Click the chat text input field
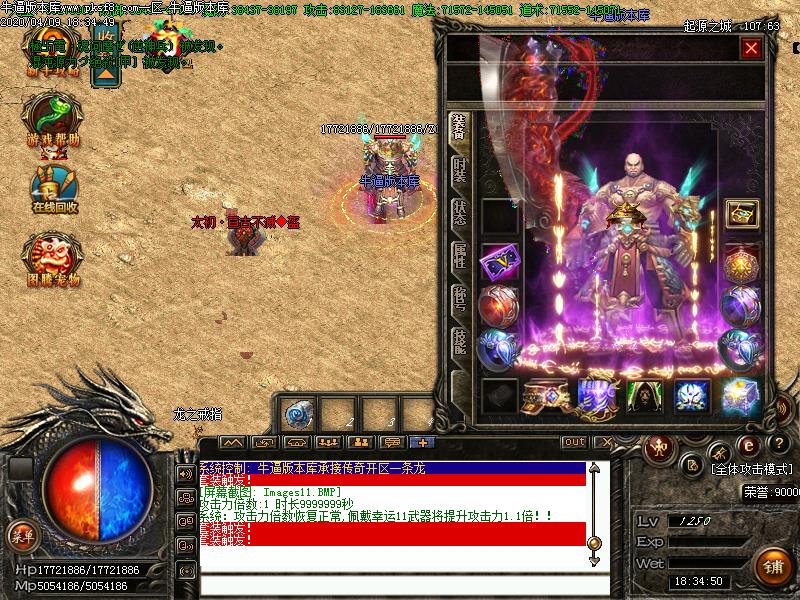Image resolution: width=800 pixels, height=600 pixels. point(400,583)
